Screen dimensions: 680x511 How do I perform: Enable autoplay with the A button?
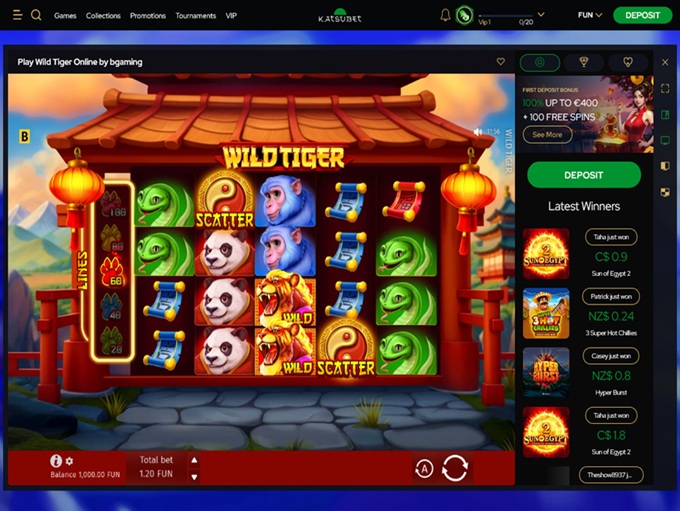(424, 468)
